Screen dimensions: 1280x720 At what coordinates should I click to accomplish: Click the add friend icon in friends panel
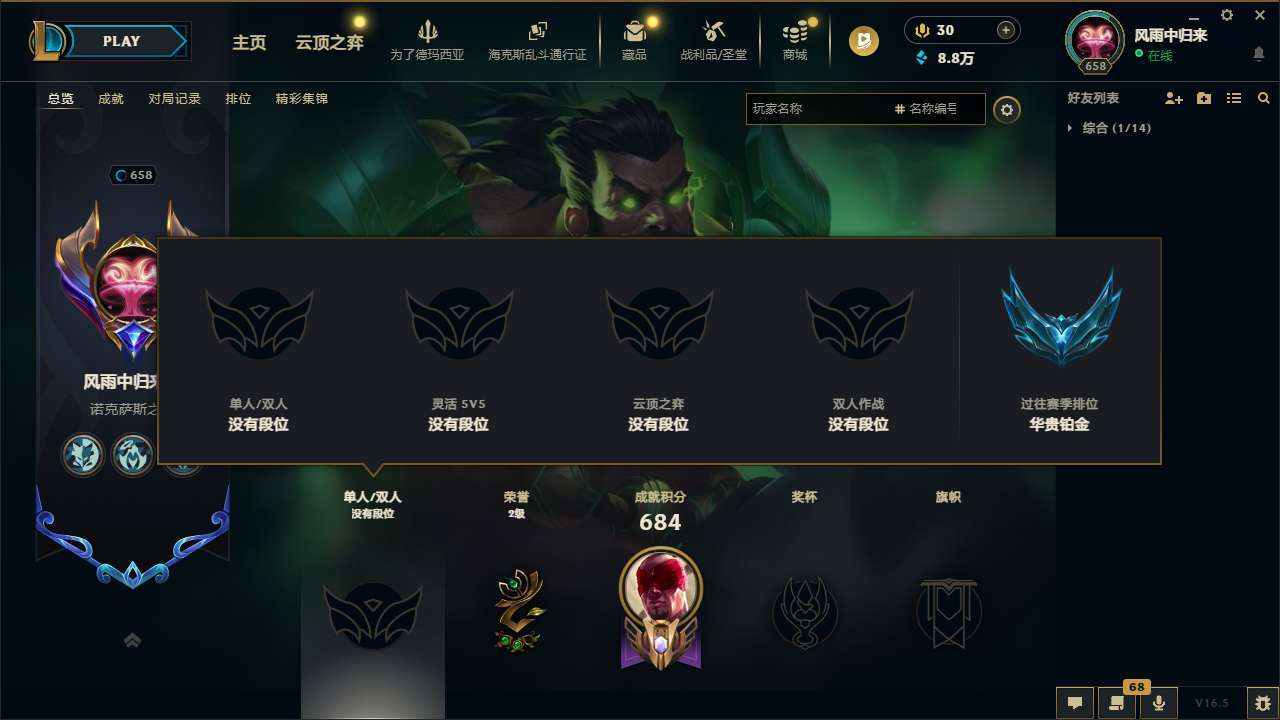coord(1172,98)
